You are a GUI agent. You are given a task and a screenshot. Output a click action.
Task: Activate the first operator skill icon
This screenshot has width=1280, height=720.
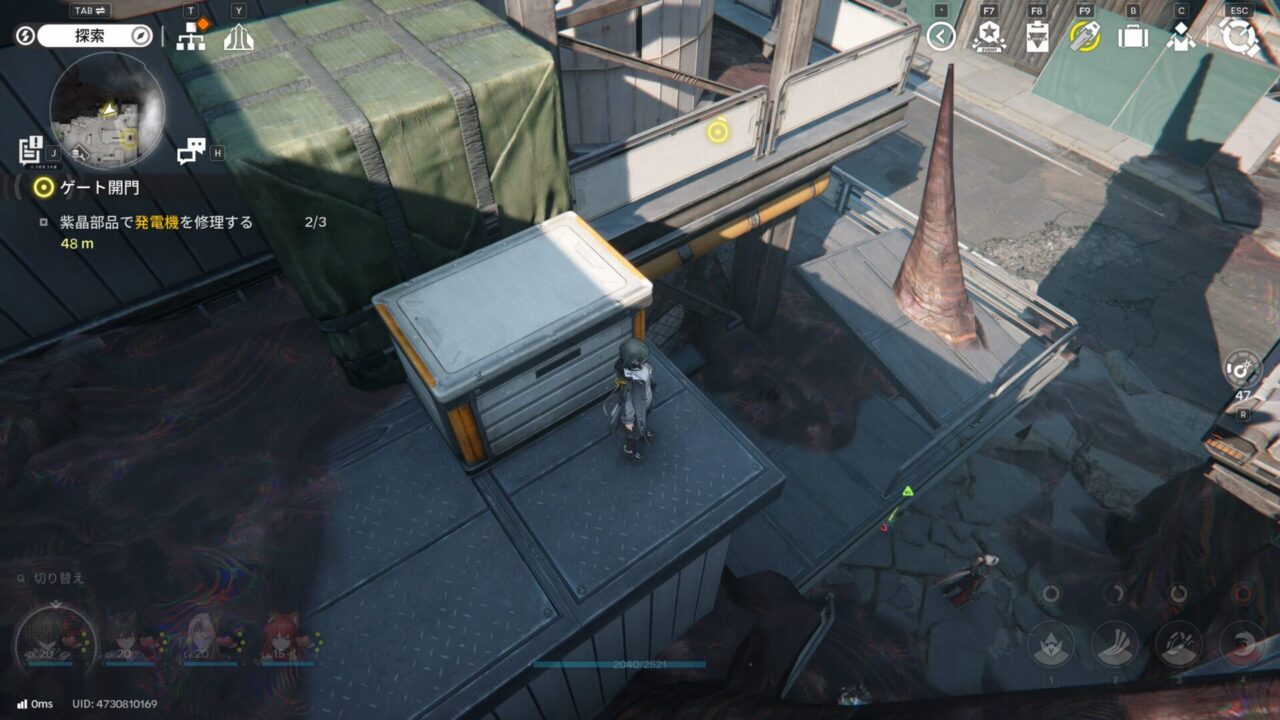click(1051, 644)
